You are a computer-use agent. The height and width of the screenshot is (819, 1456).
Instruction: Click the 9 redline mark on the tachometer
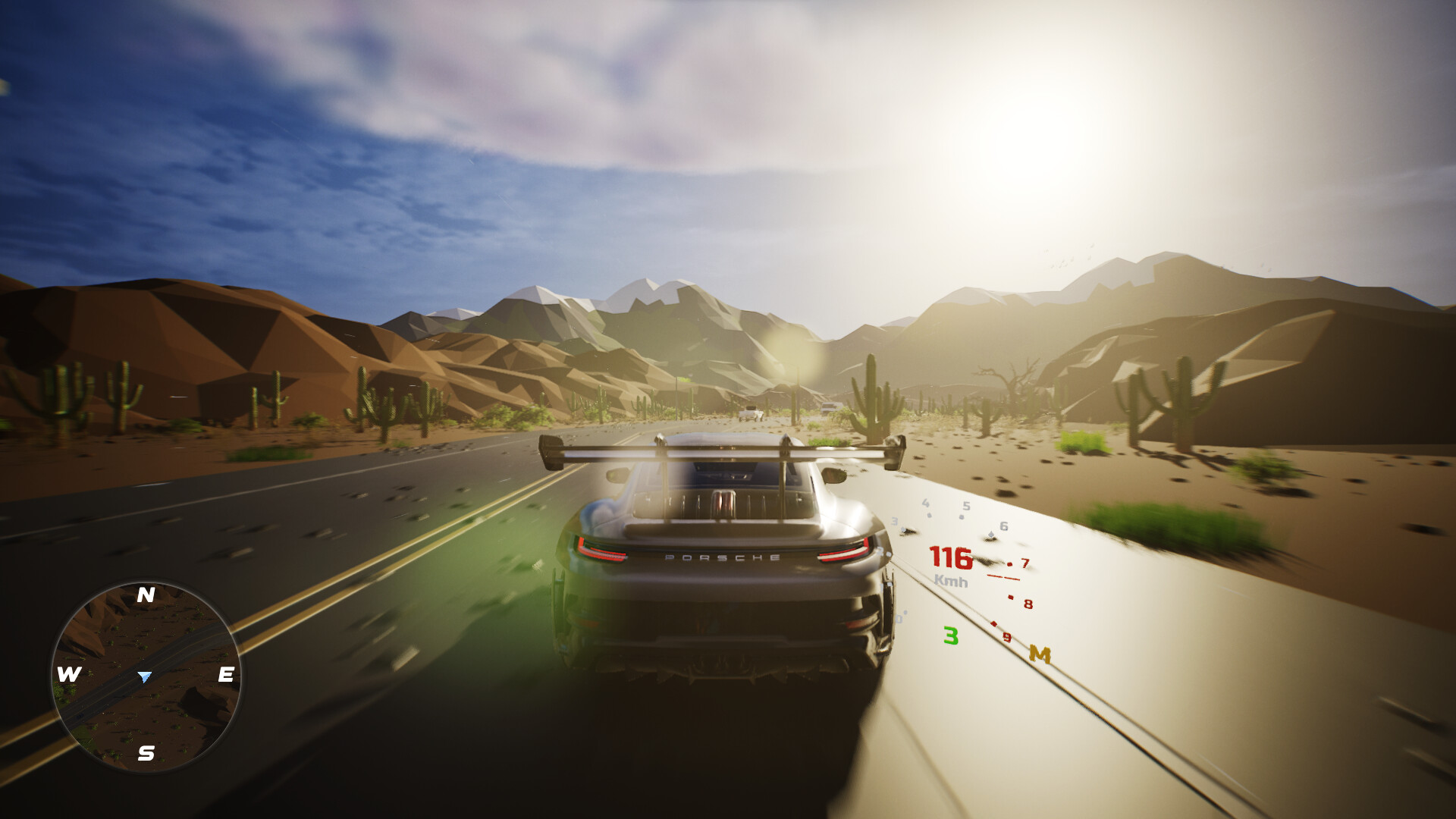point(1006,637)
